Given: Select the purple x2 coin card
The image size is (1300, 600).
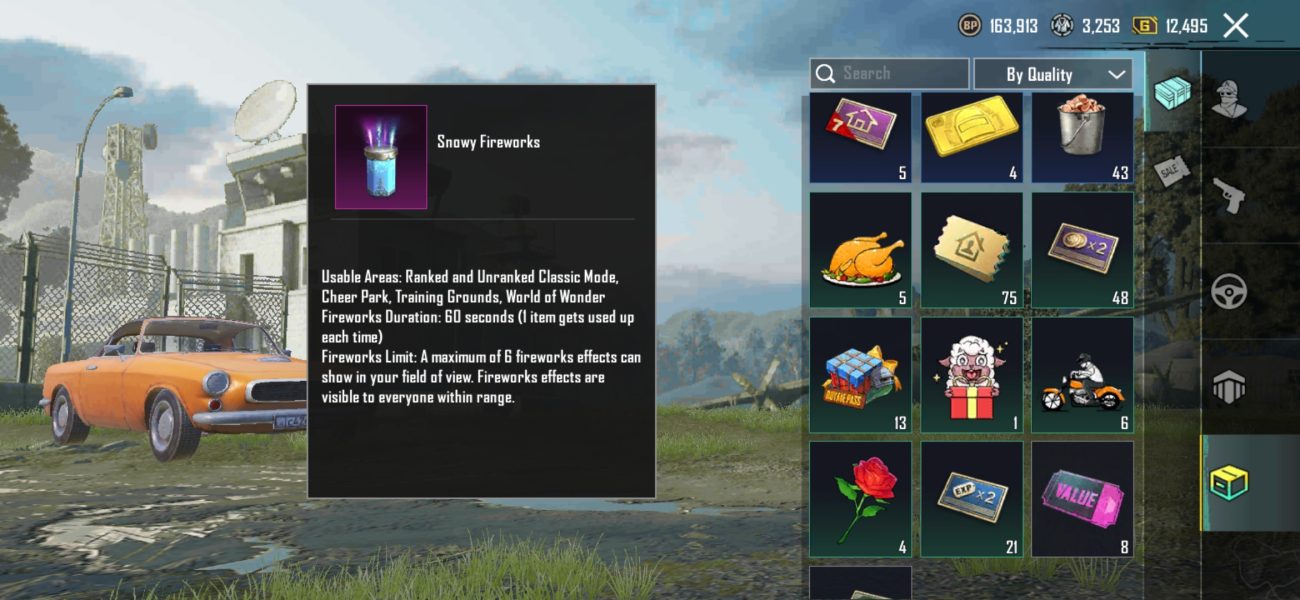Looking at the screenshot, I should coord(1082,250).
